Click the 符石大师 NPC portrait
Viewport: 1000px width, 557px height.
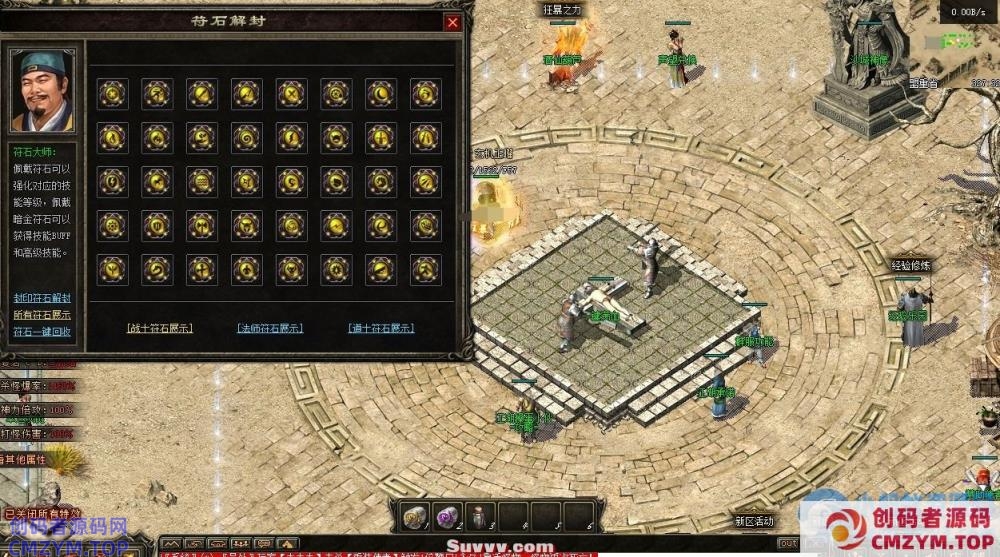(42, 90)
